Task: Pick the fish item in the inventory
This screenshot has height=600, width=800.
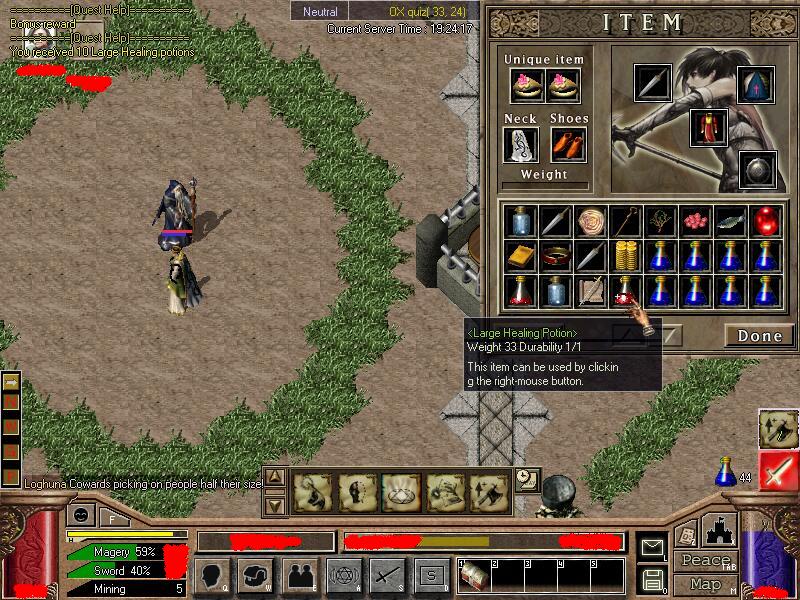Action: click(x=731, y=220)
